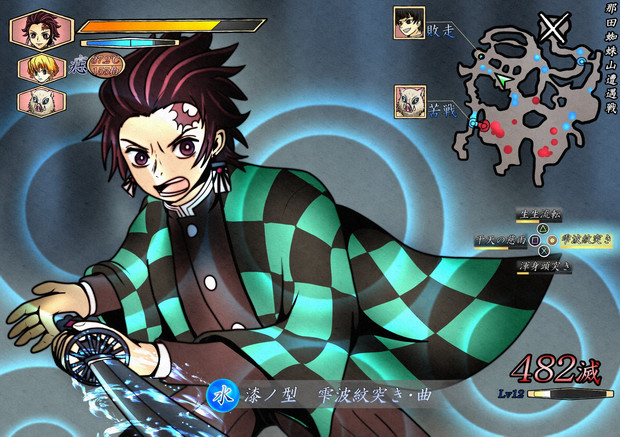Click the white X marker on the minimap
Viewport: 620px width, 437px height.
click(551, 27)
